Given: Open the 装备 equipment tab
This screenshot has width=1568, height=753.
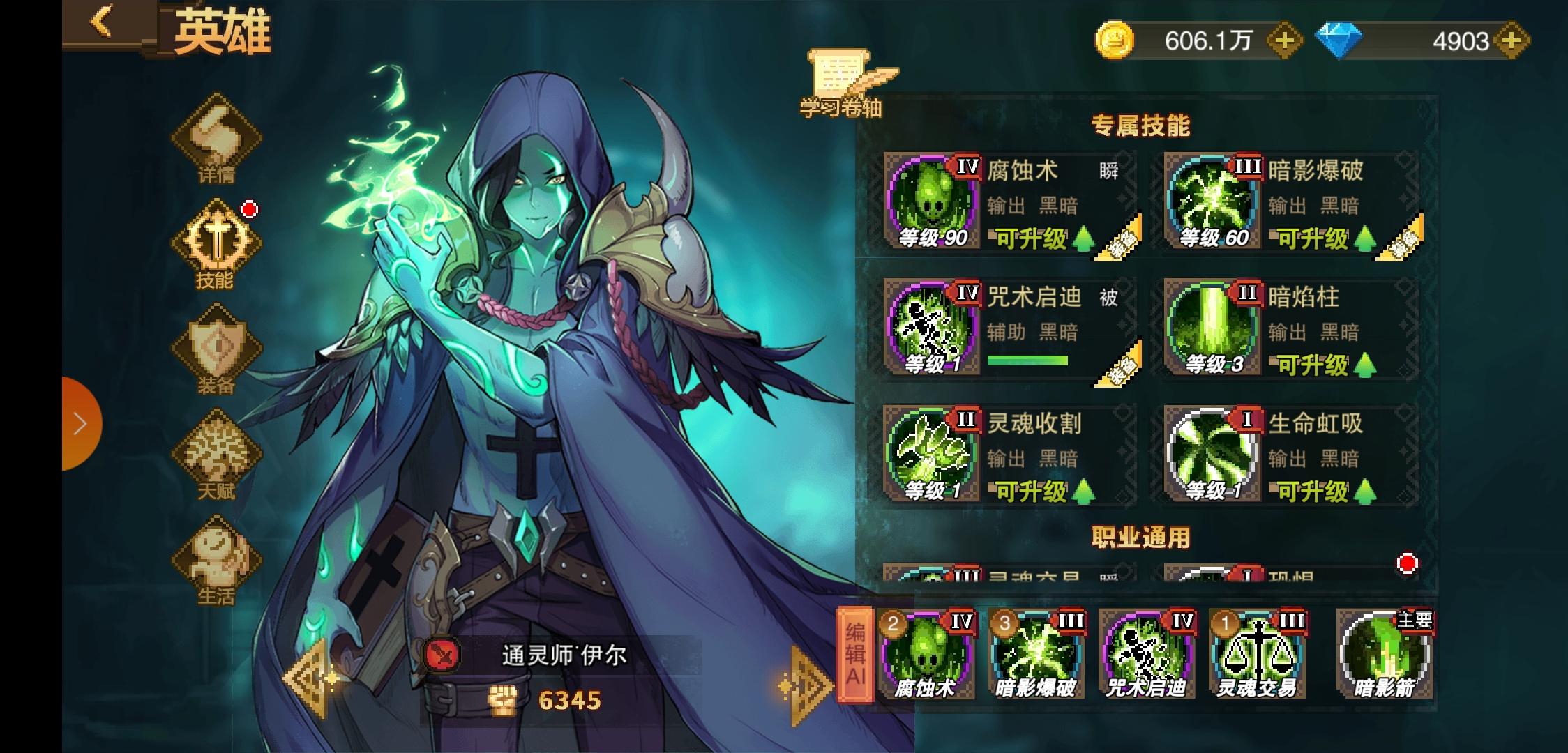Looking at the screenshot, I should click(216, 350).
